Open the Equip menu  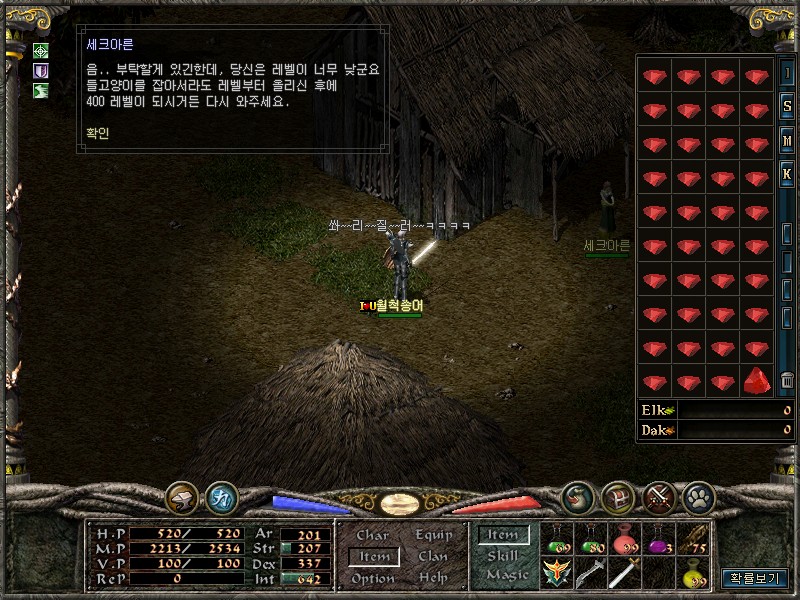click(433, 535)
